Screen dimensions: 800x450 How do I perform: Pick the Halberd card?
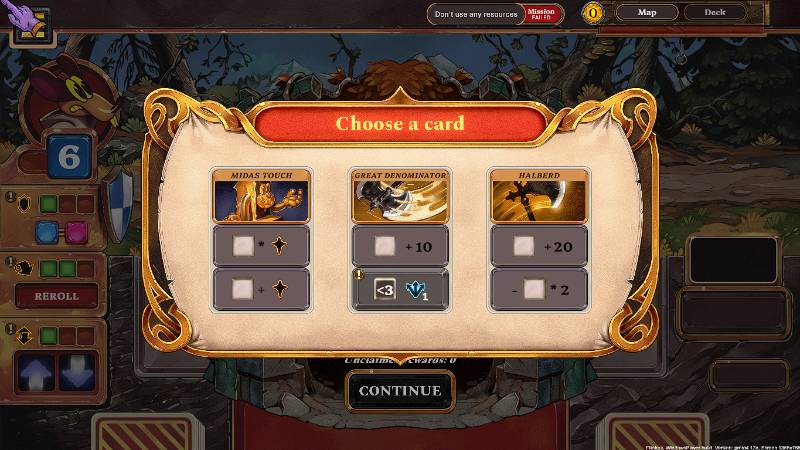pyautogui.click(x=538, y=196)
